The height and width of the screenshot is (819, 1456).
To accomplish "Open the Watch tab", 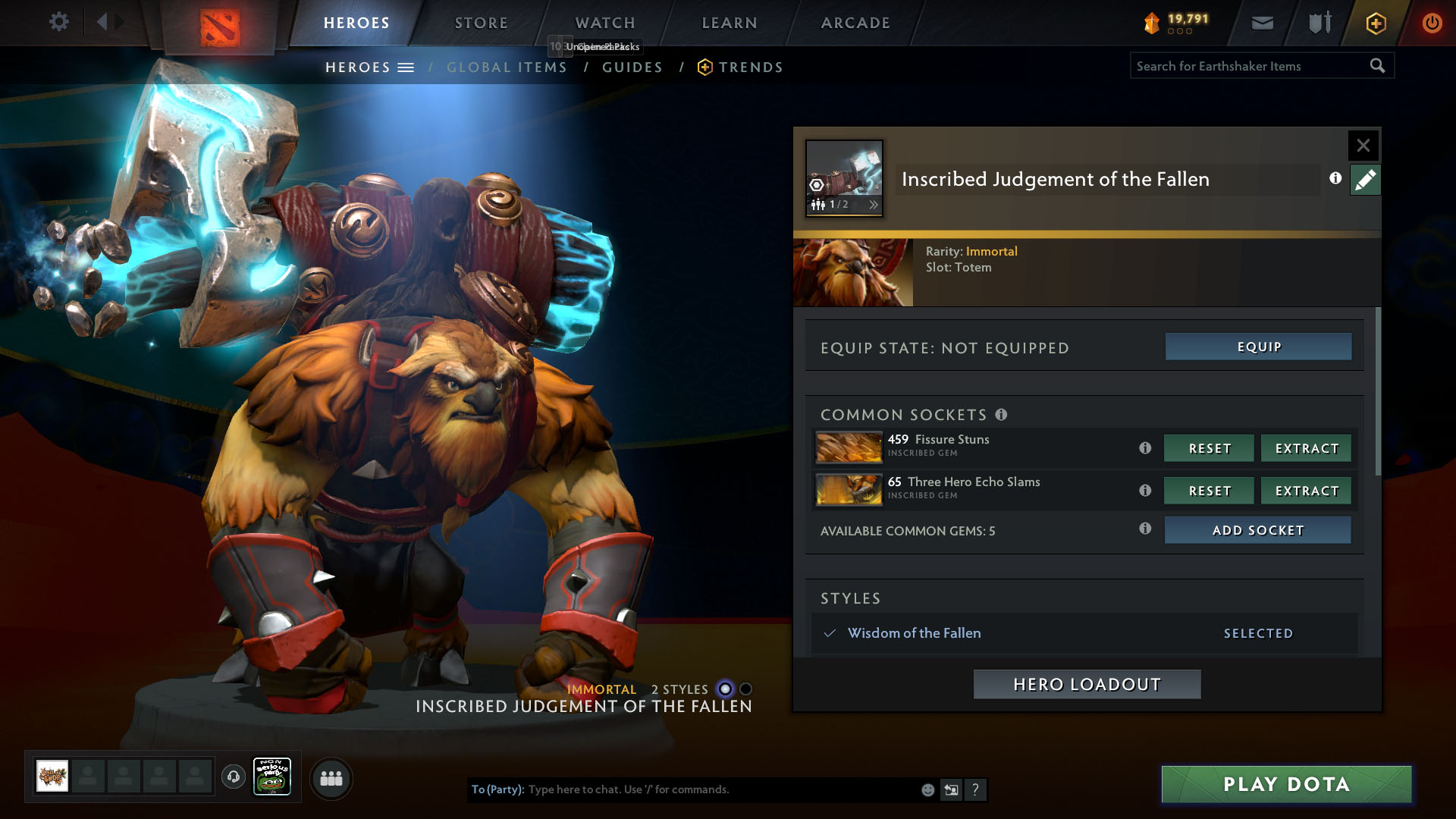I will (604, 23).
